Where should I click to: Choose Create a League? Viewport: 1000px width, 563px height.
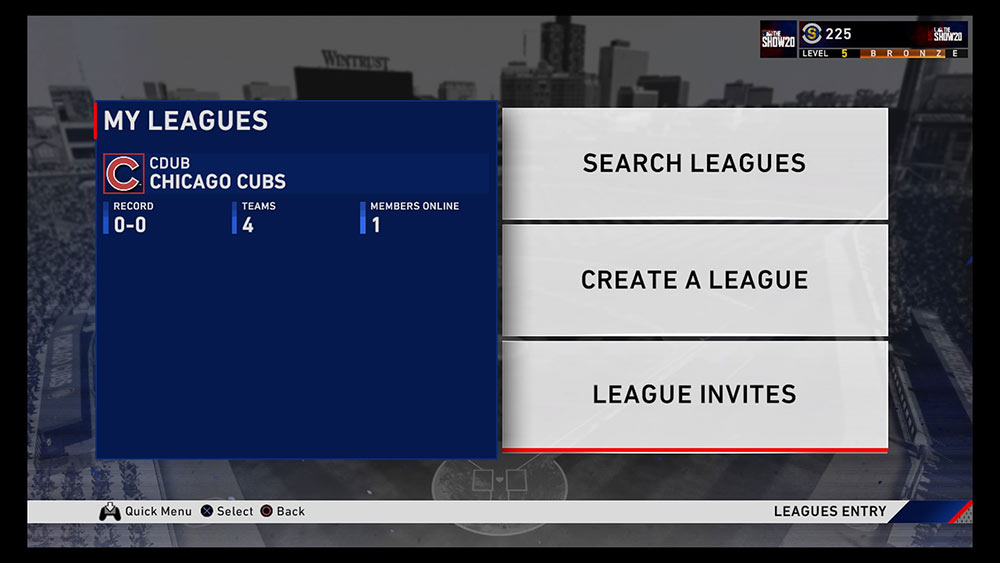pos(694,280)
